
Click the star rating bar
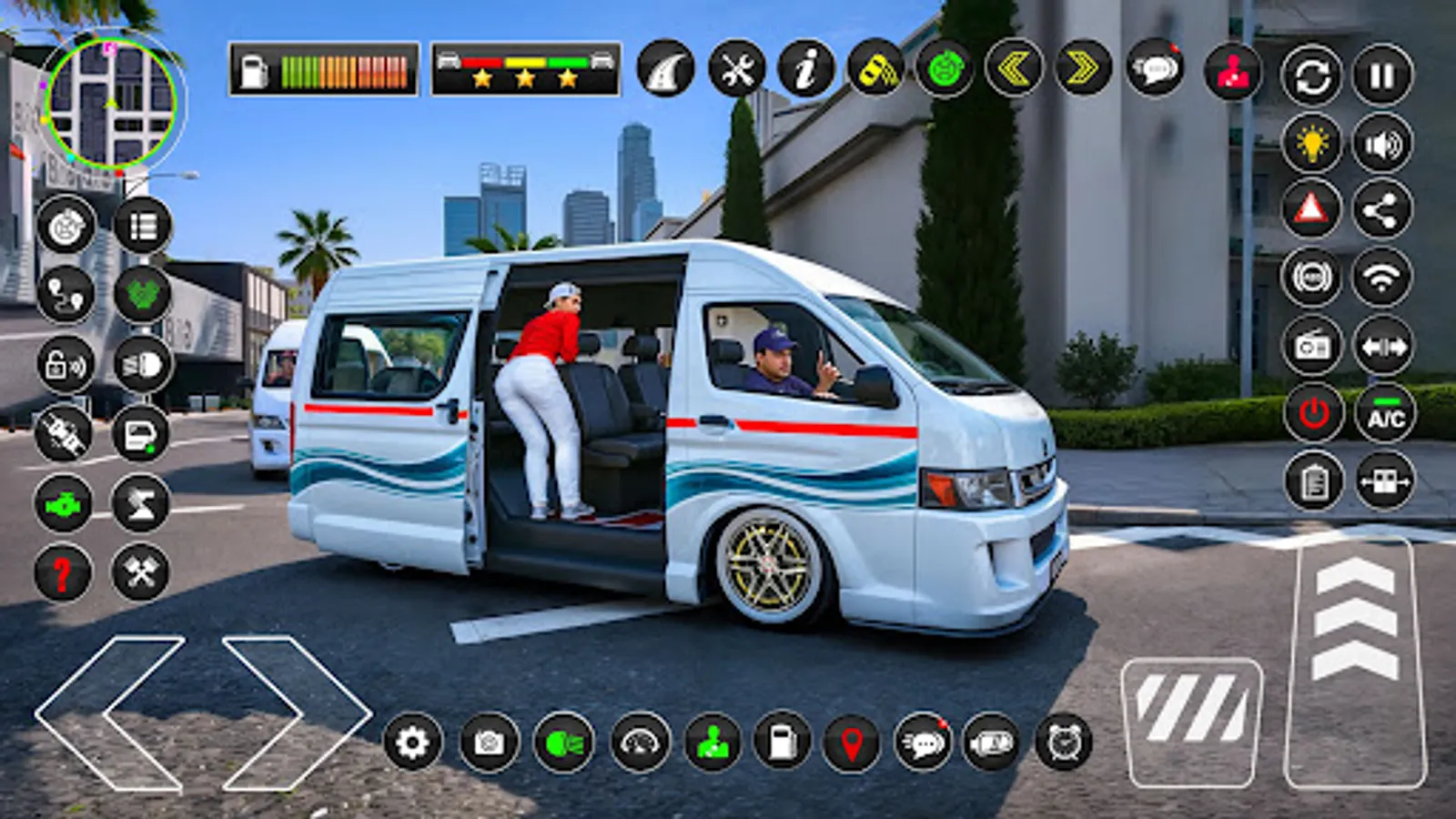coord(523,69)
